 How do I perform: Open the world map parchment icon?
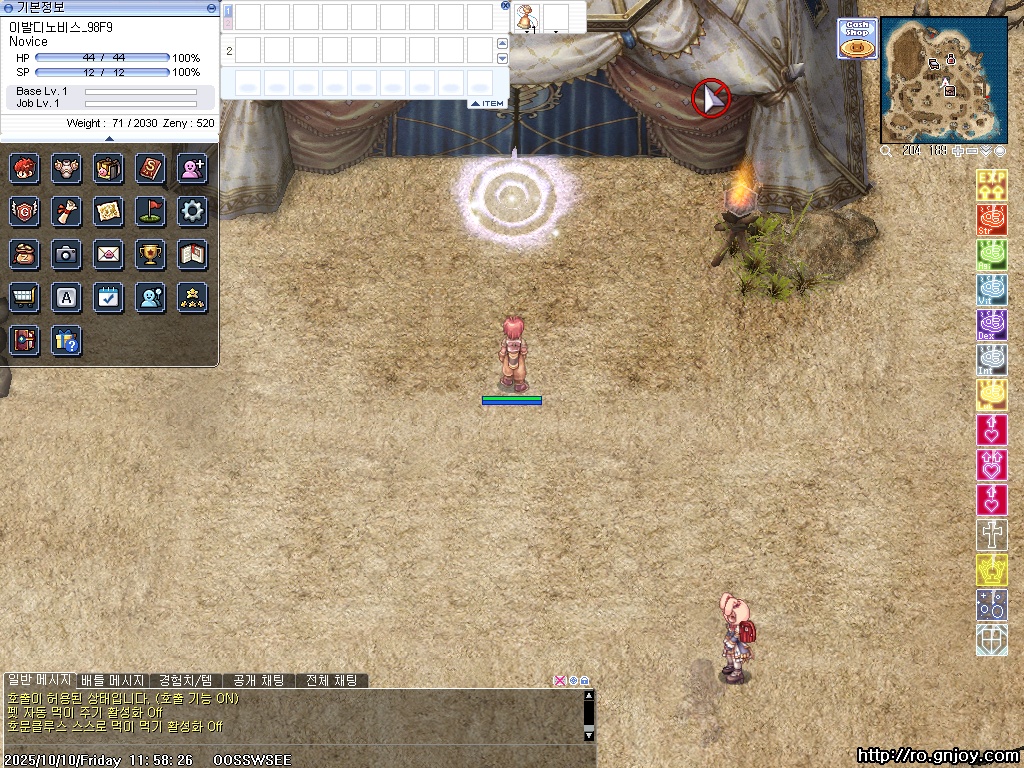click(108, 211)
